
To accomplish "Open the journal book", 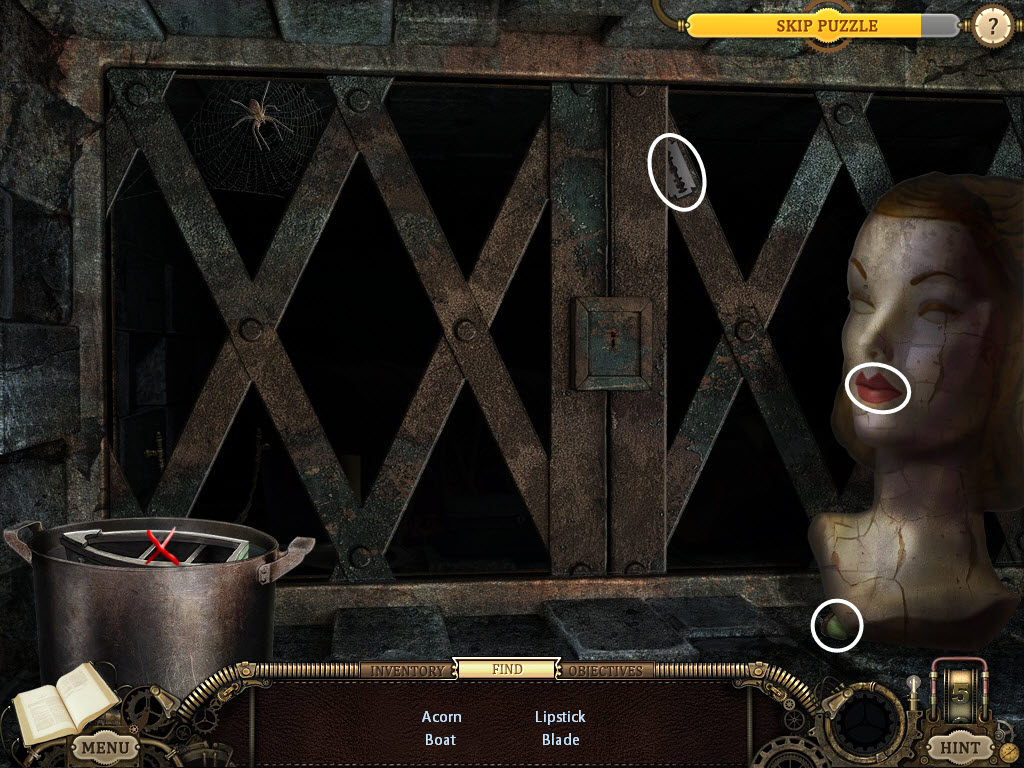I will (x=64, y=700).
